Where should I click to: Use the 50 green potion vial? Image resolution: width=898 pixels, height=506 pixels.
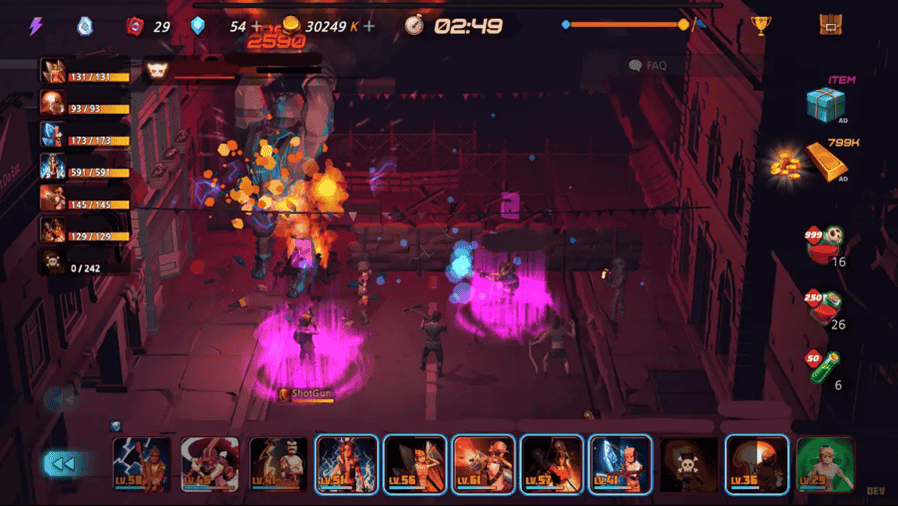pos(825,367)
